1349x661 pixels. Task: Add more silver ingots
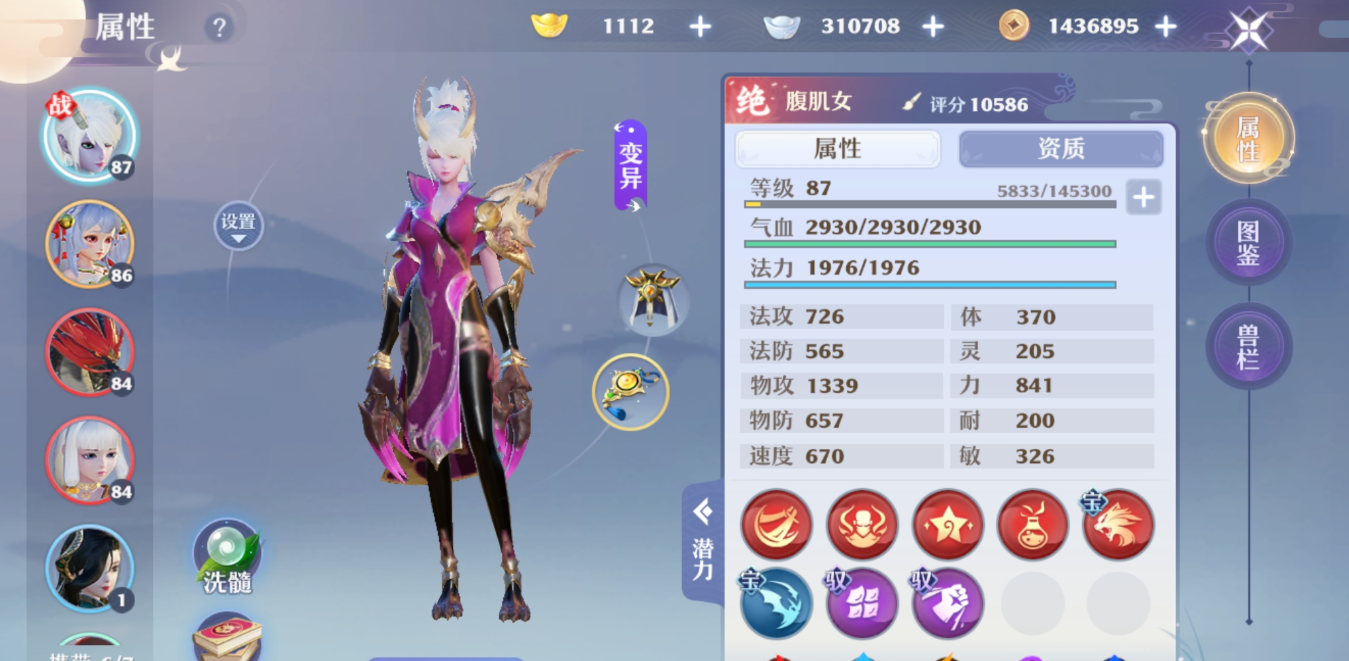[932, 27]
